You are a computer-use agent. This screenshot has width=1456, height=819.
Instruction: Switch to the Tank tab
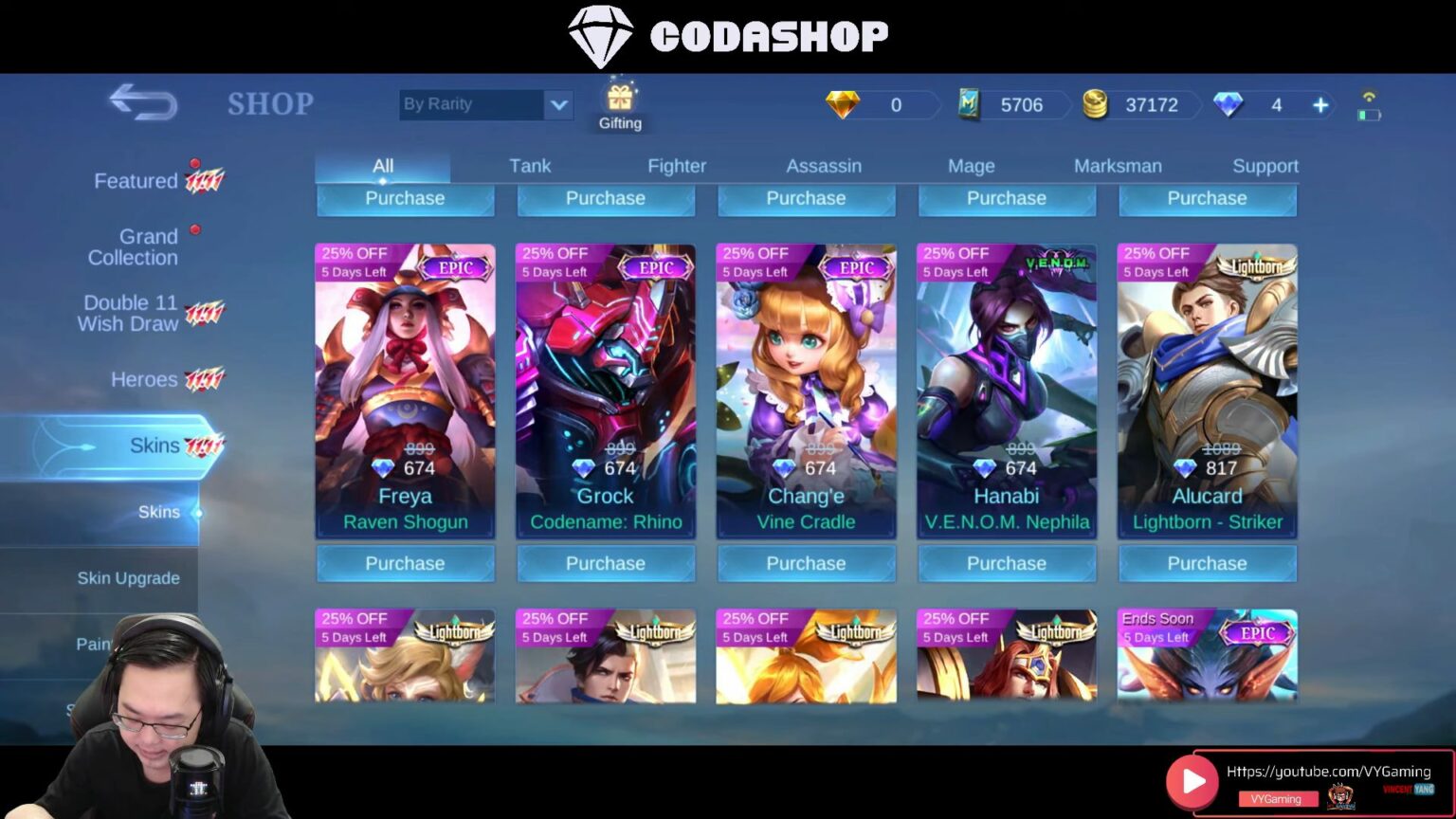tap(530, 165)
